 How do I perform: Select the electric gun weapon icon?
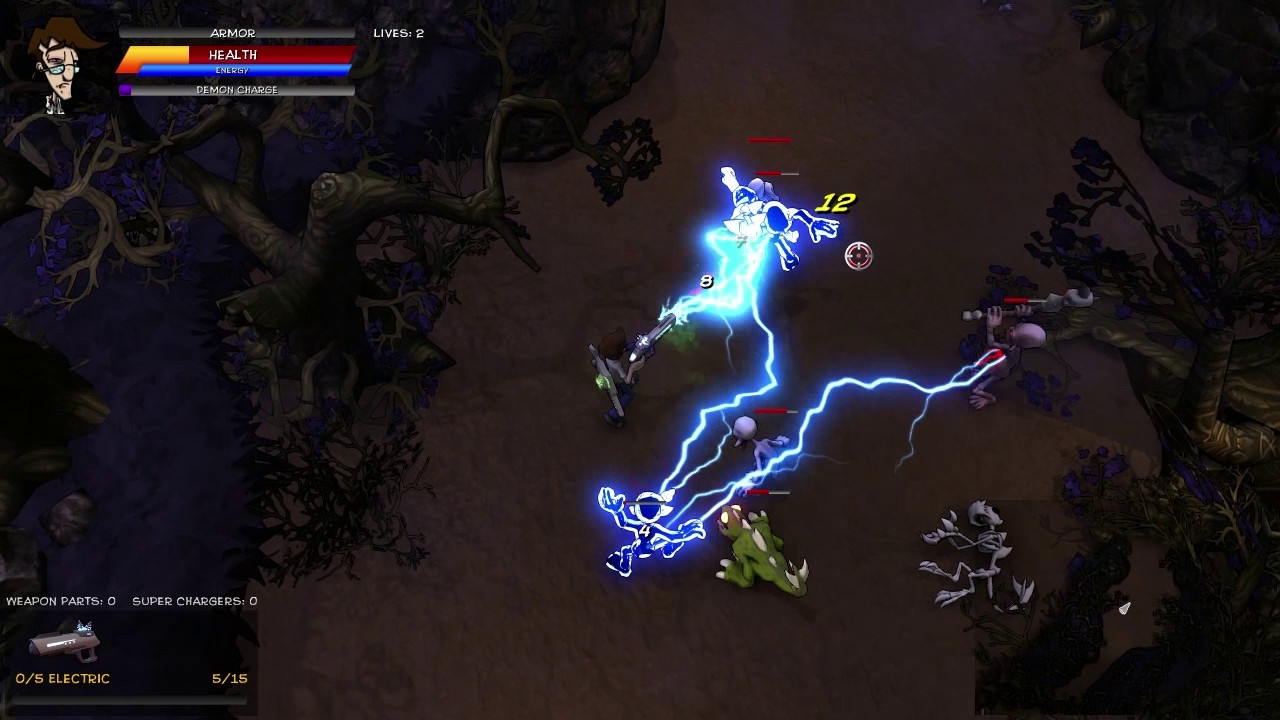pos(66,641)
